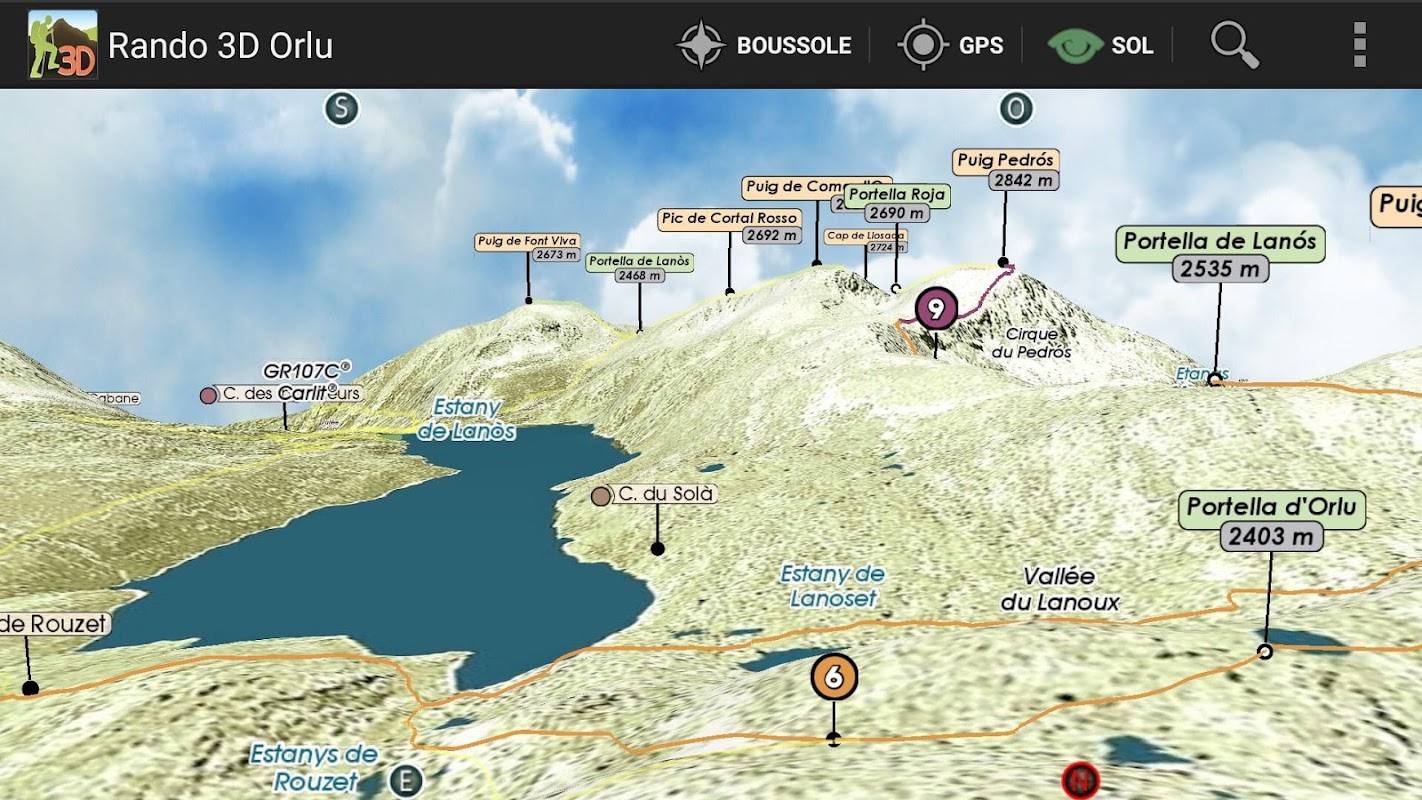
Task: Select waypoint marker number 9
Action: coord(936,309)
